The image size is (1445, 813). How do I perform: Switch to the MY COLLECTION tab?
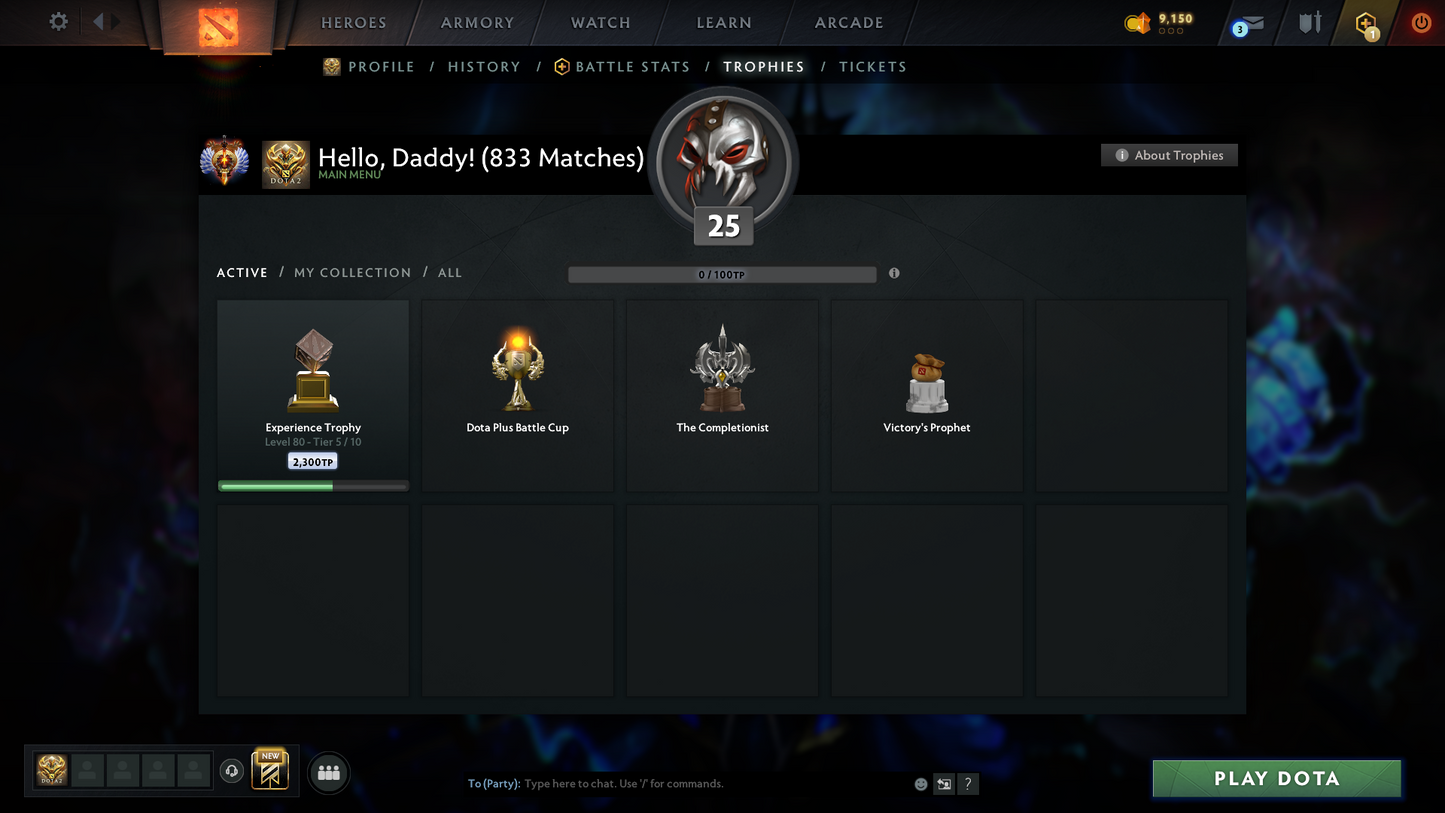coord(352,272)
